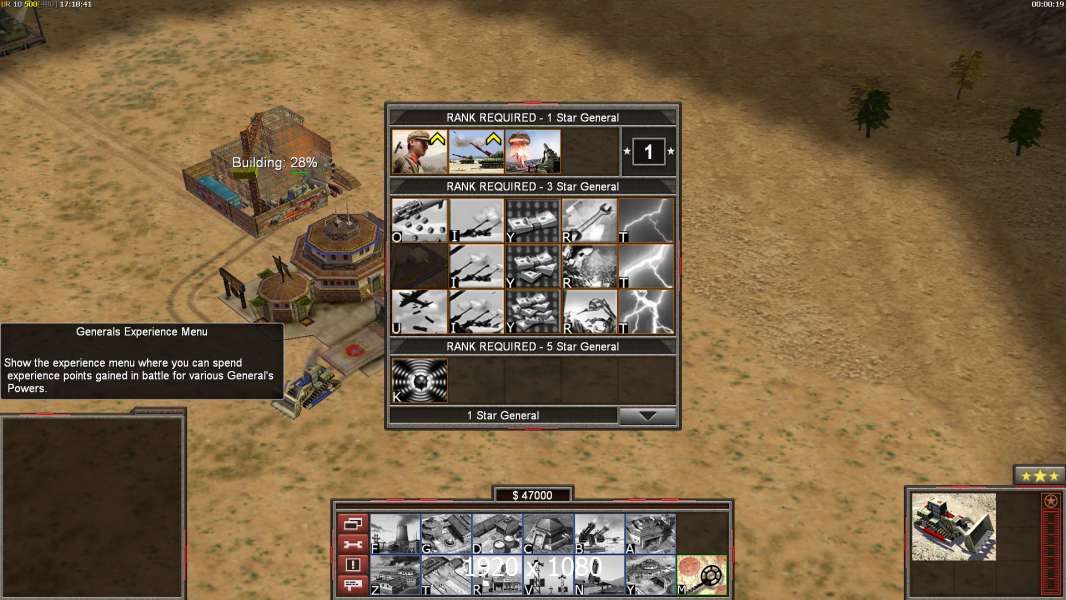
Task: Build the nuclear reactor with cooling towers
Action: (395, 534)
